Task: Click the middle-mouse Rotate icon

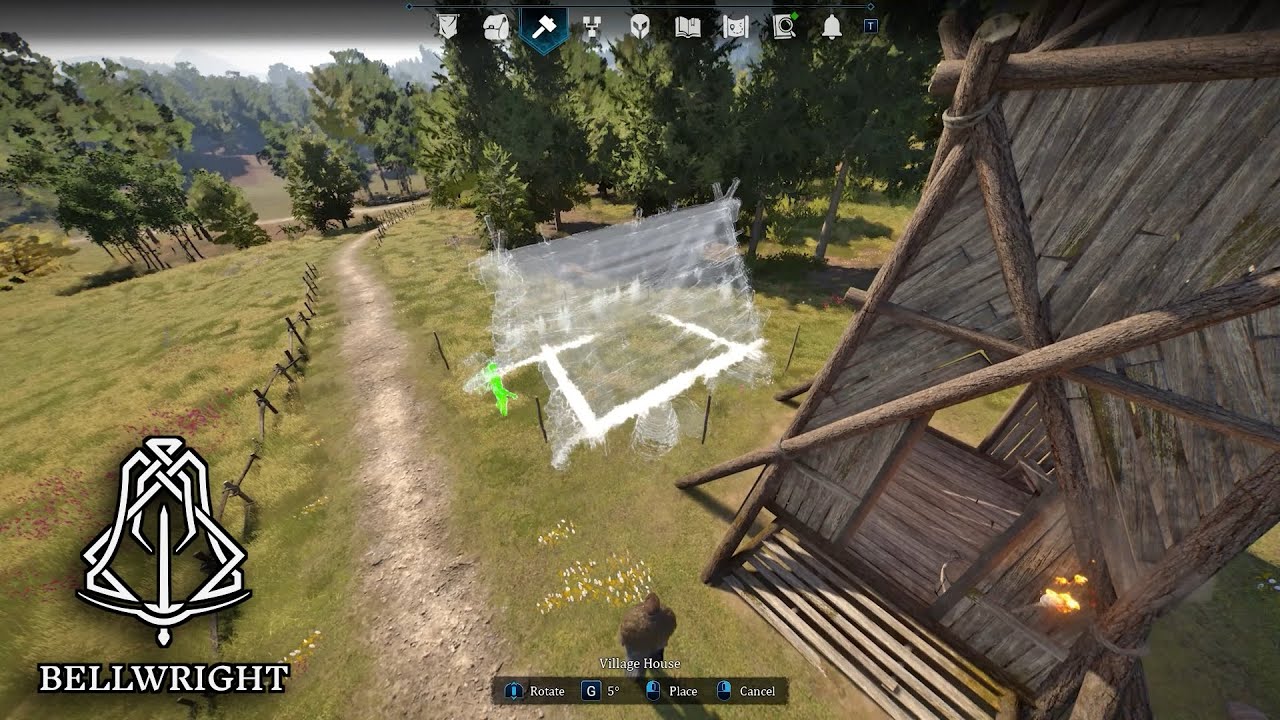Action: pos(514,692)
